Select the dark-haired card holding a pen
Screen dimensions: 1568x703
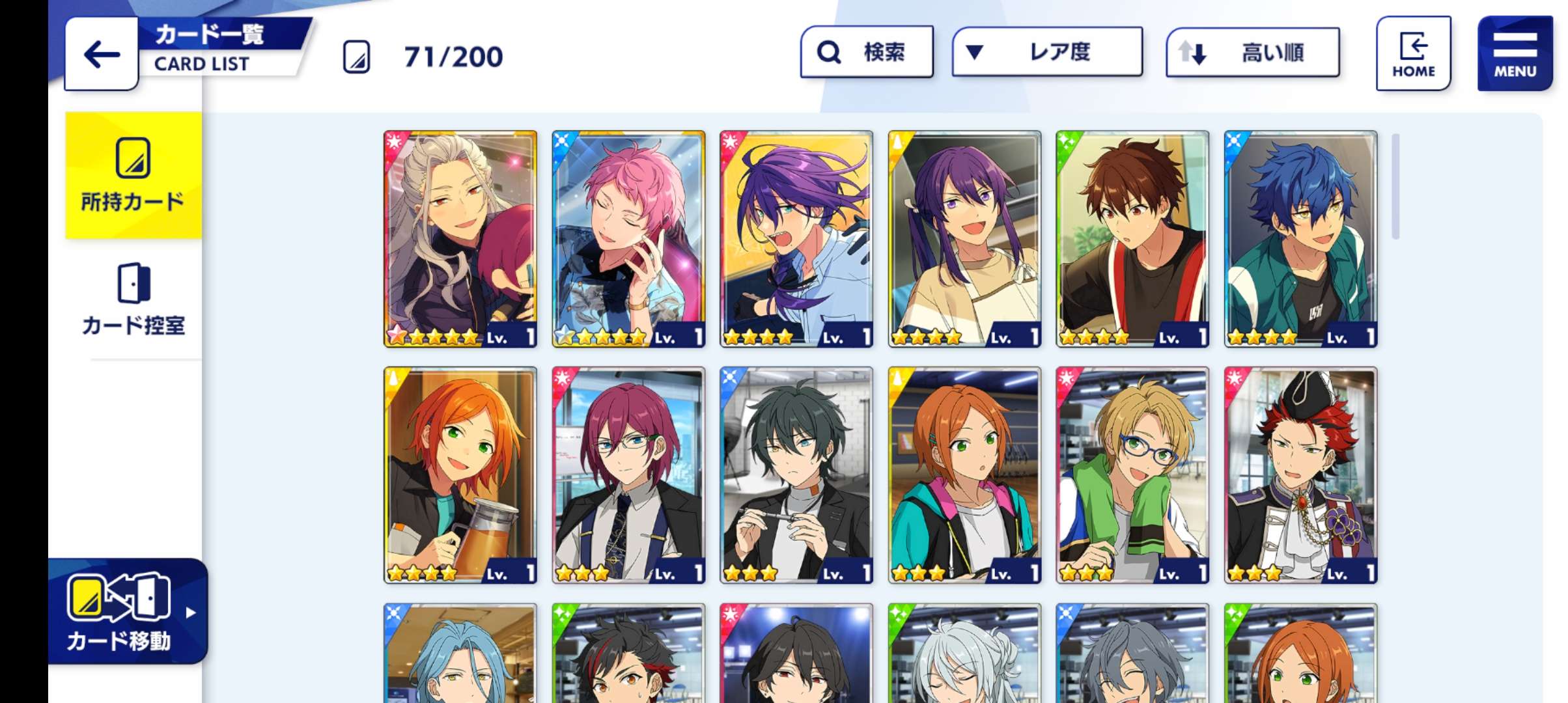click(796, 475)
